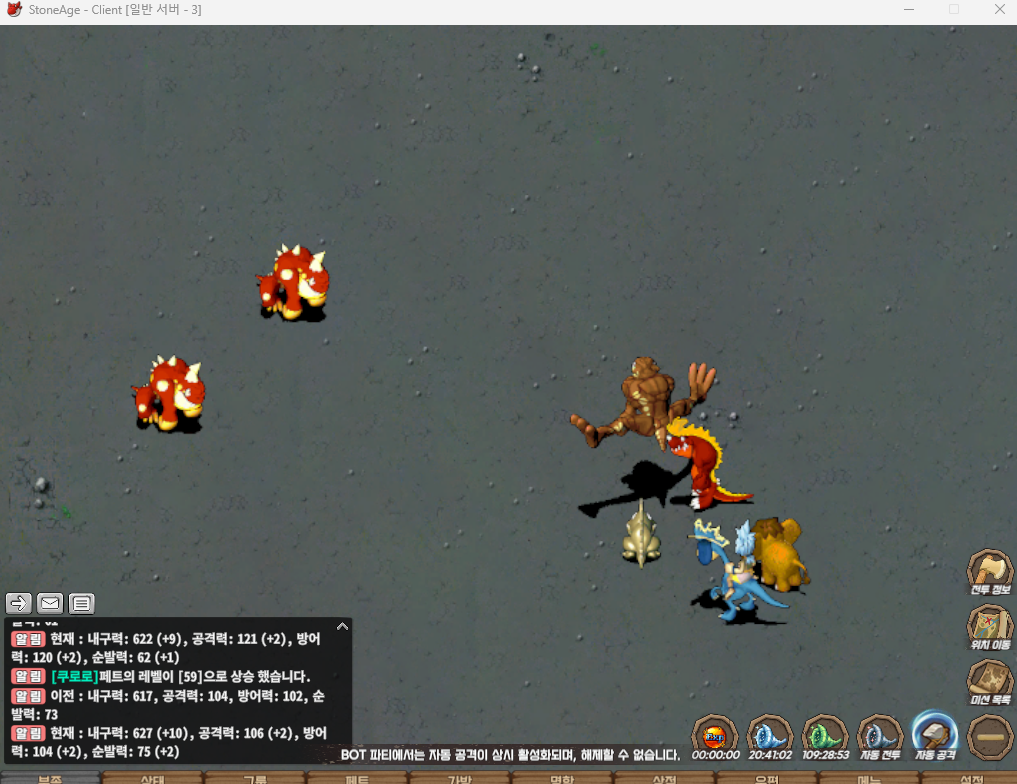Close the StoneAge client window

(x=1000, y=10)
